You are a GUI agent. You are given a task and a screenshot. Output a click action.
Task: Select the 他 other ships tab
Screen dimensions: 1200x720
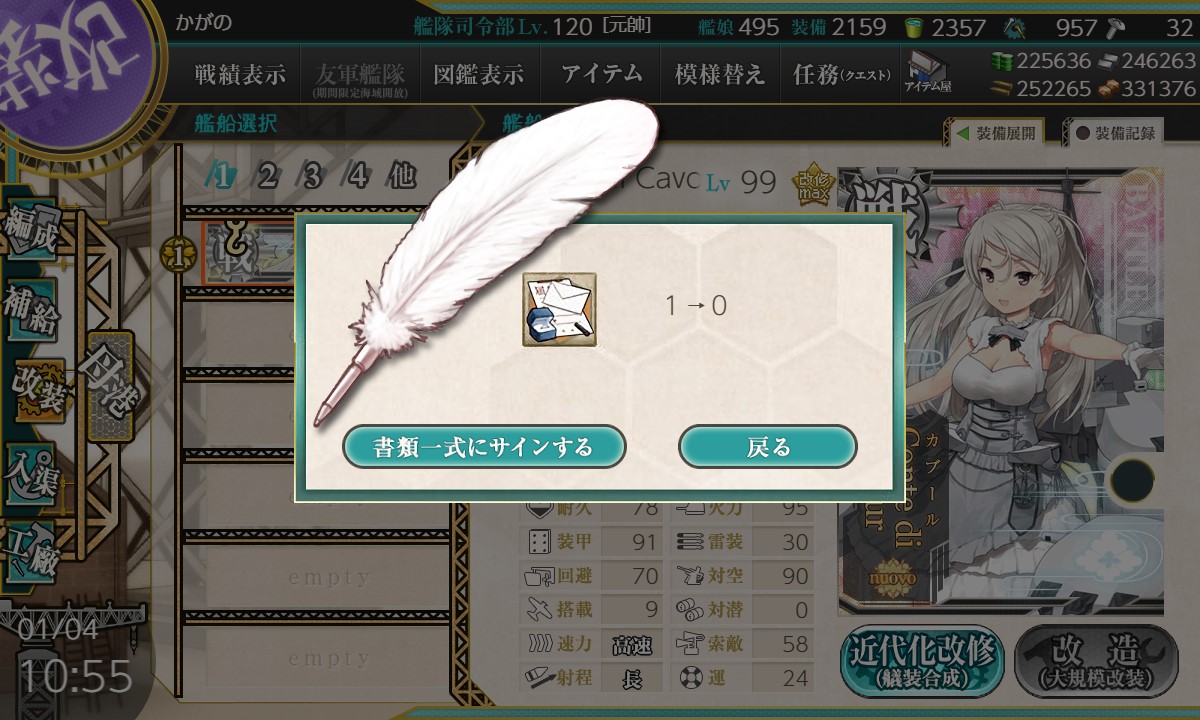coord(401,177)
